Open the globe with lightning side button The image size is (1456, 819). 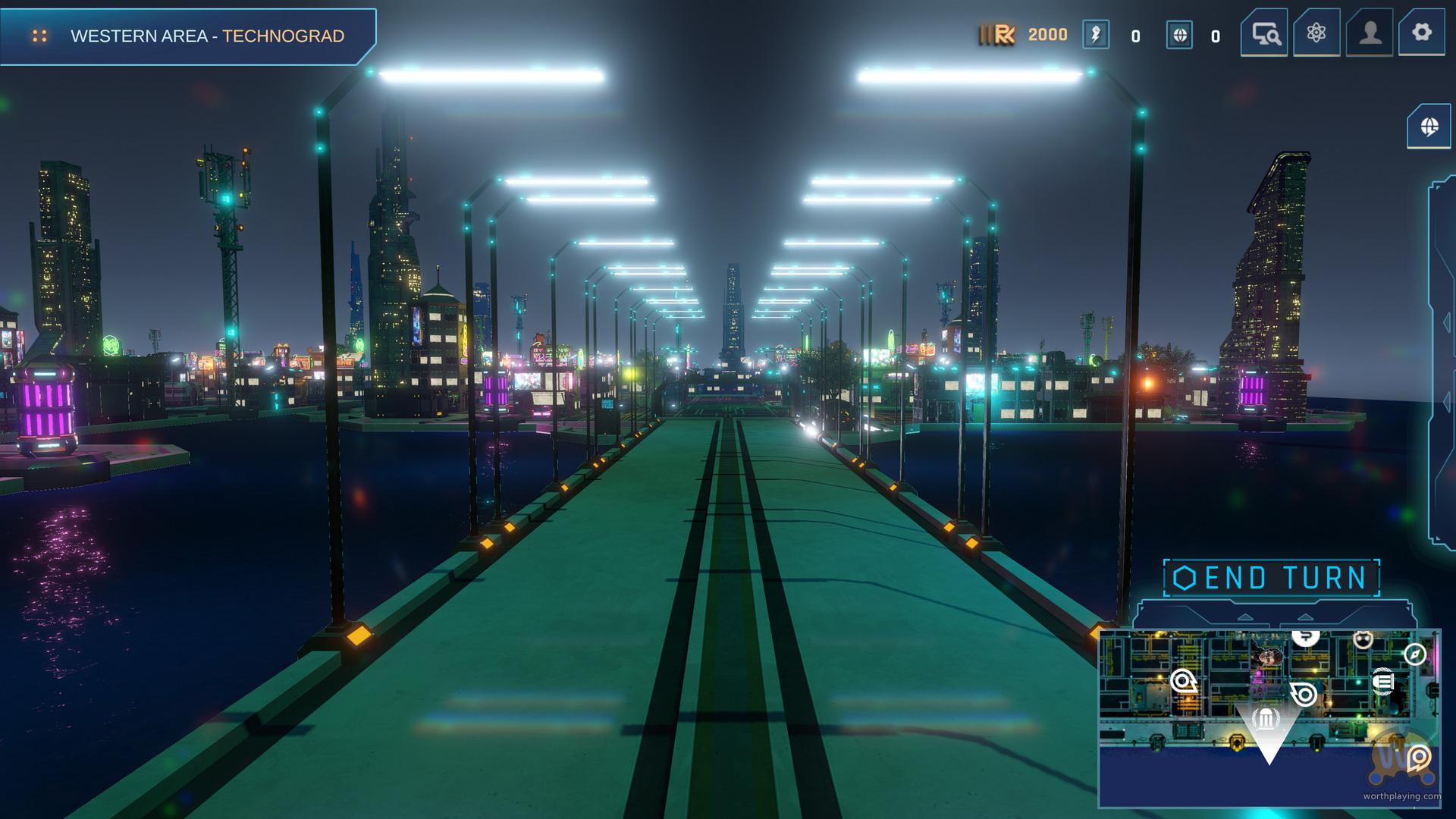click(1429, 126)
